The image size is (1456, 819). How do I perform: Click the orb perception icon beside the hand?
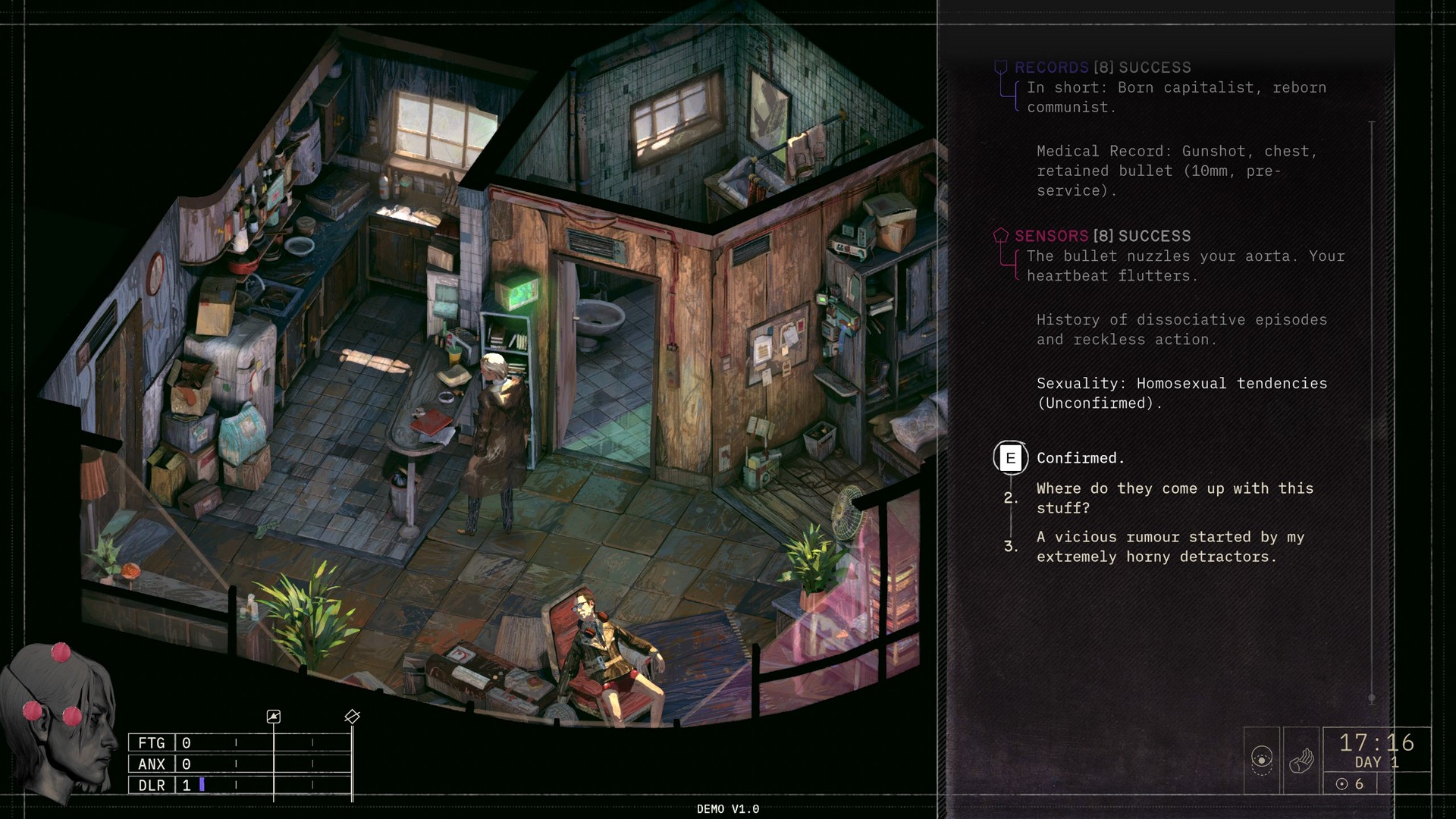click(1260, 759)
